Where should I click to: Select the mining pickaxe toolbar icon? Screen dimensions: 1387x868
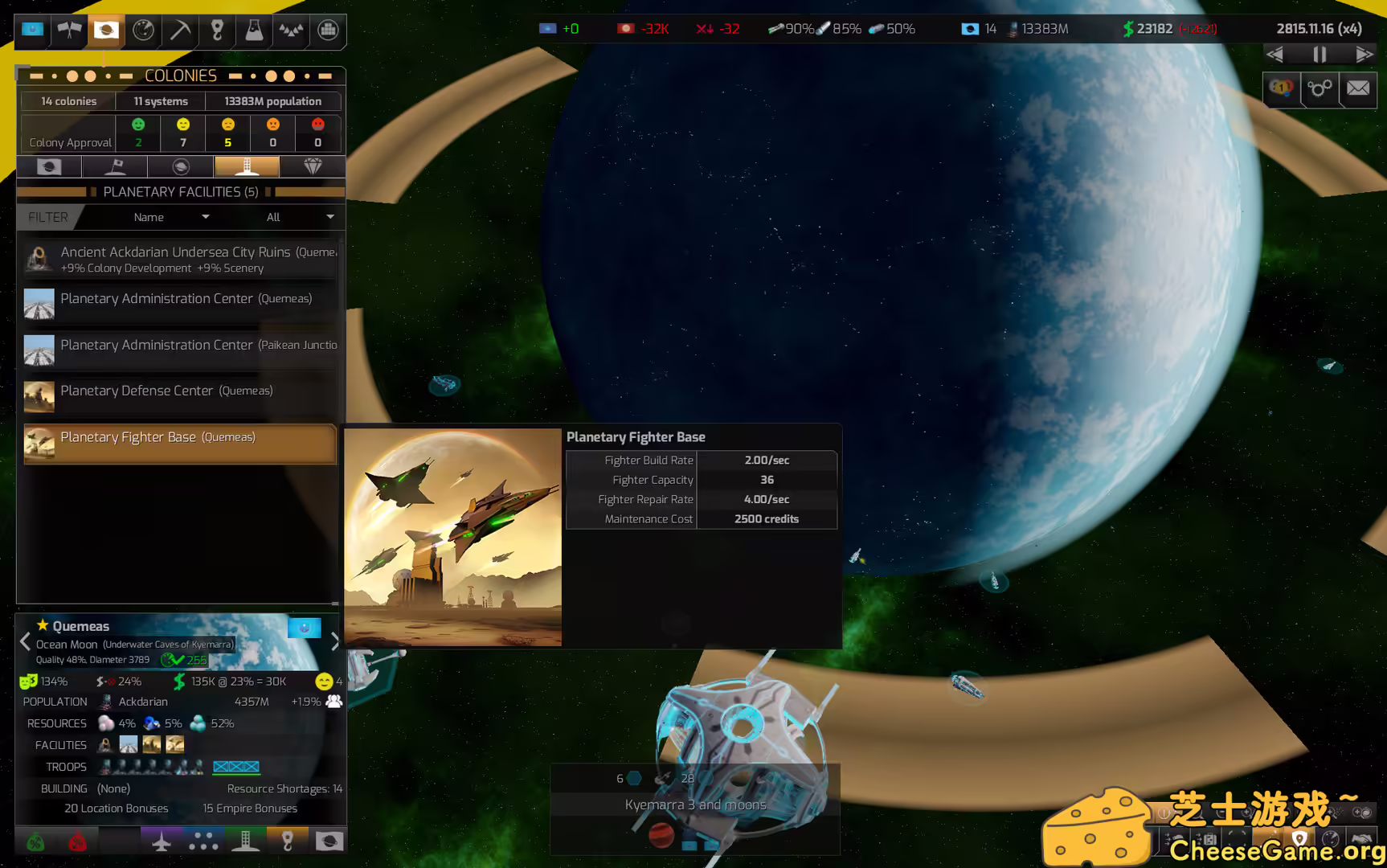[180, 31]
